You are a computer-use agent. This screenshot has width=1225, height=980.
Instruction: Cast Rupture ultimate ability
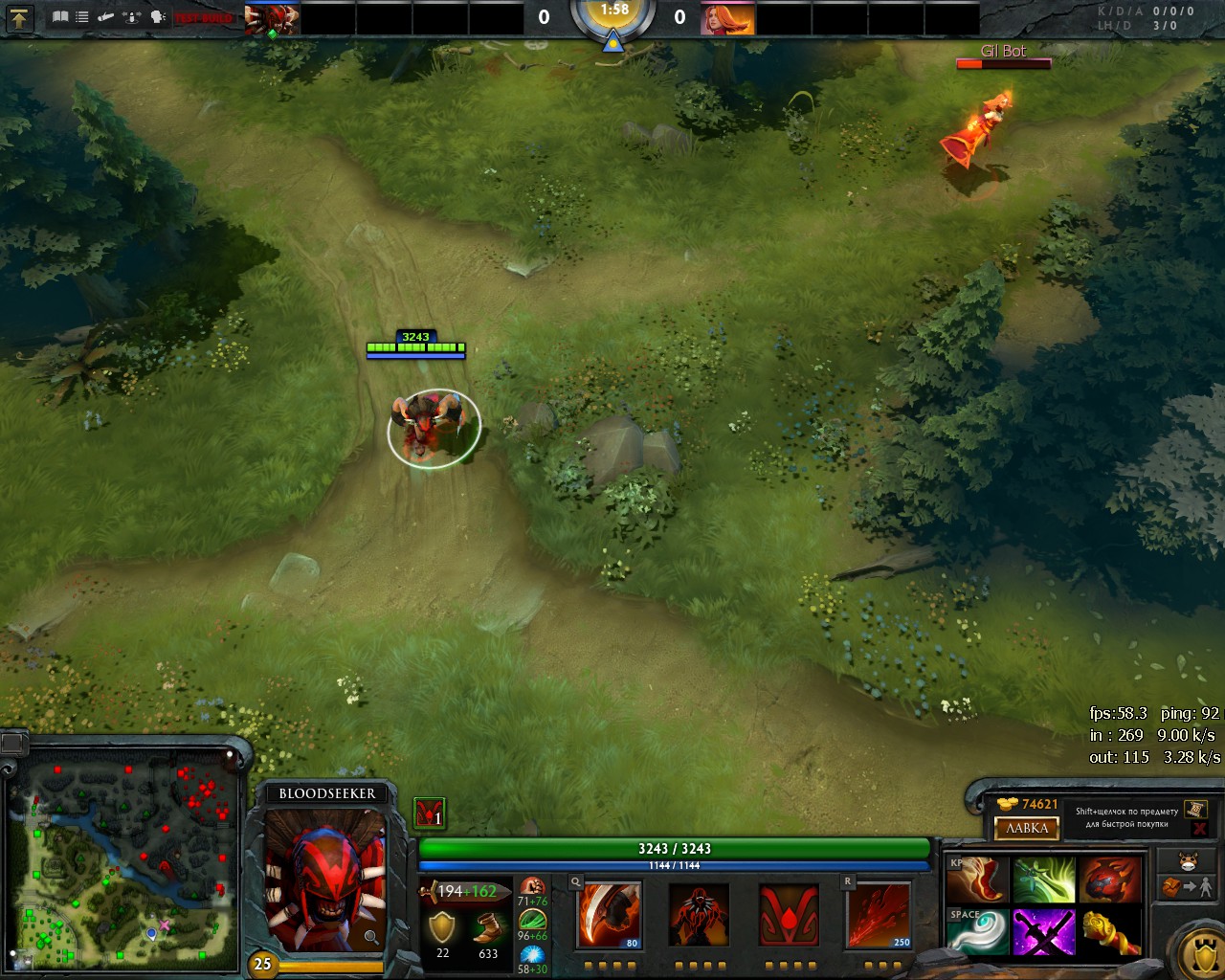coord(879,915)
